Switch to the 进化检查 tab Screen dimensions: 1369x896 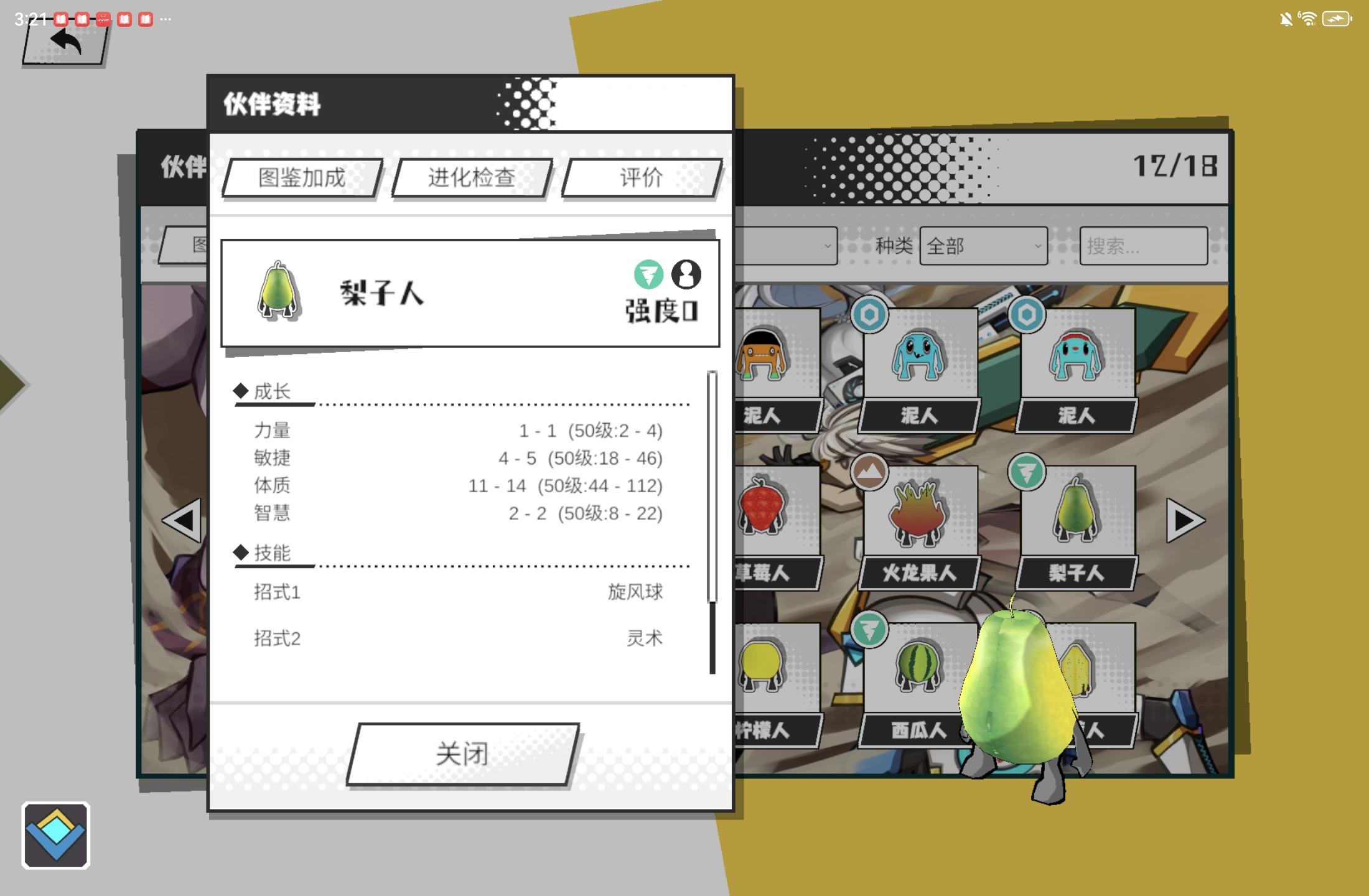tap(471, 179)
